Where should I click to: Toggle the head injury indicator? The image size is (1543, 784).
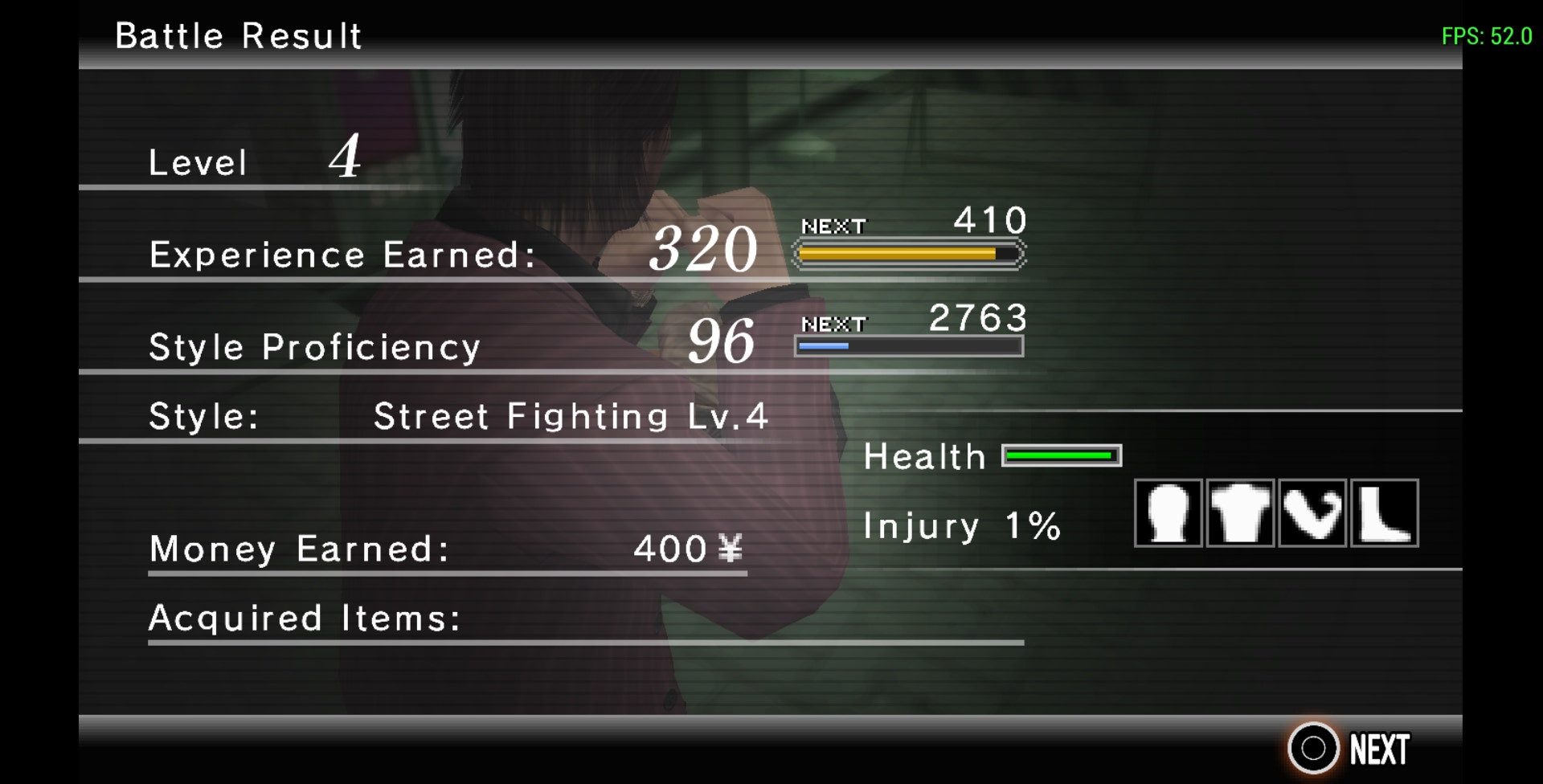point(1168,515)
